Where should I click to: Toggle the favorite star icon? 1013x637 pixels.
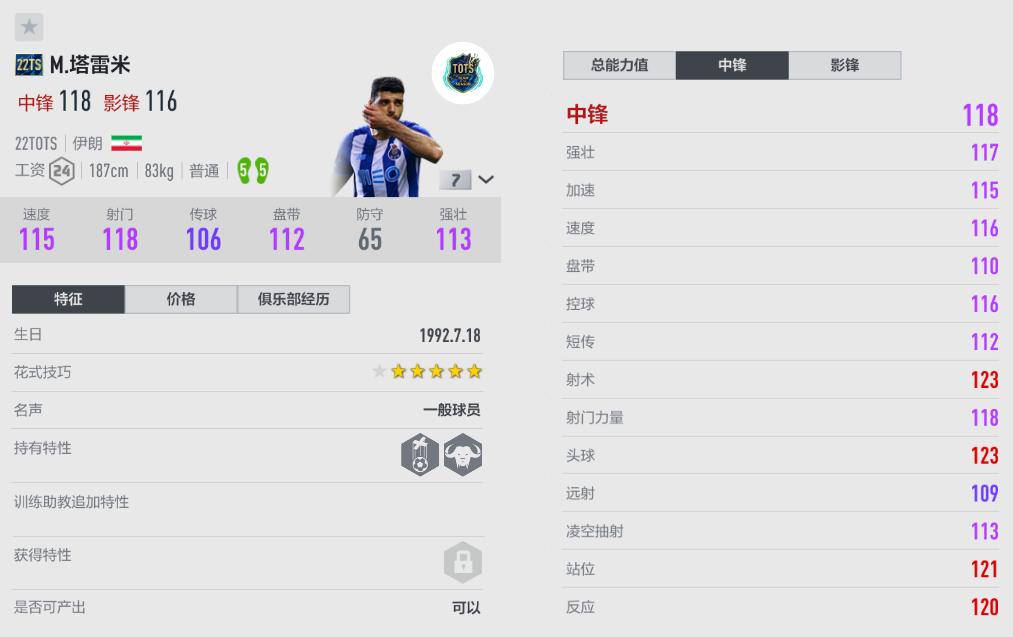pyautogui.click(x=29, y=27)
